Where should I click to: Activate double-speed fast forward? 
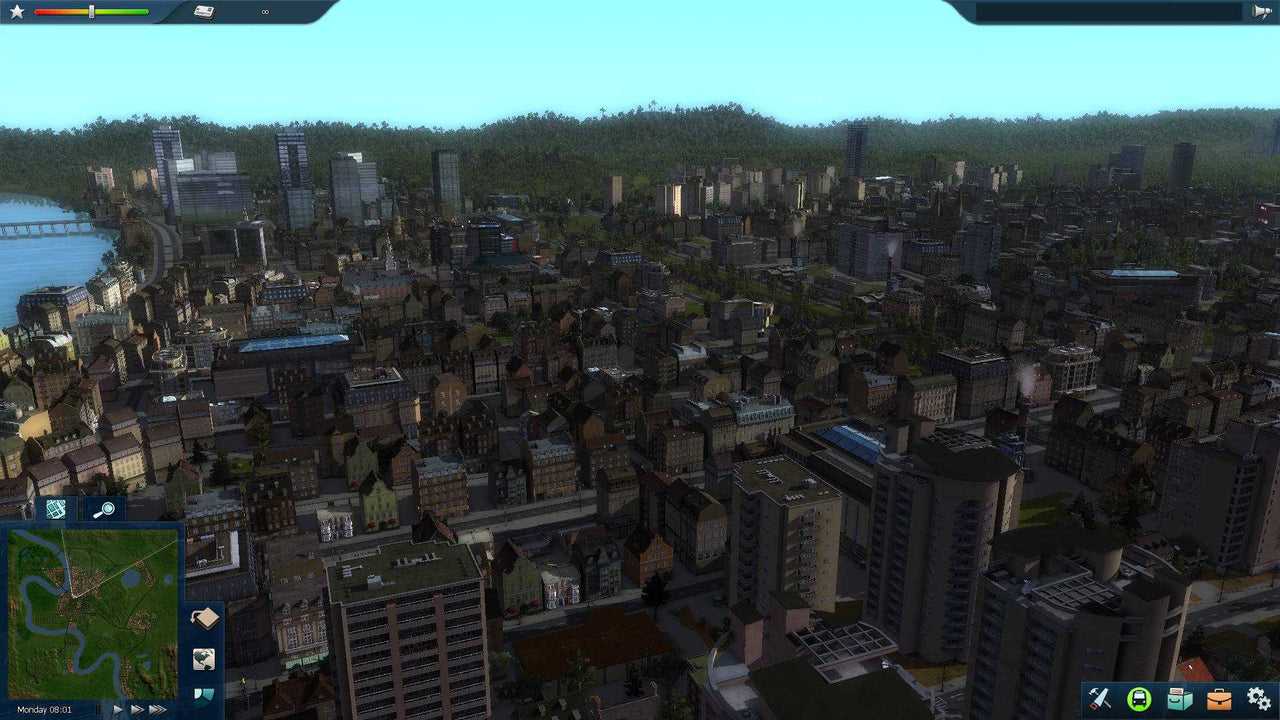tap(136, 709)
